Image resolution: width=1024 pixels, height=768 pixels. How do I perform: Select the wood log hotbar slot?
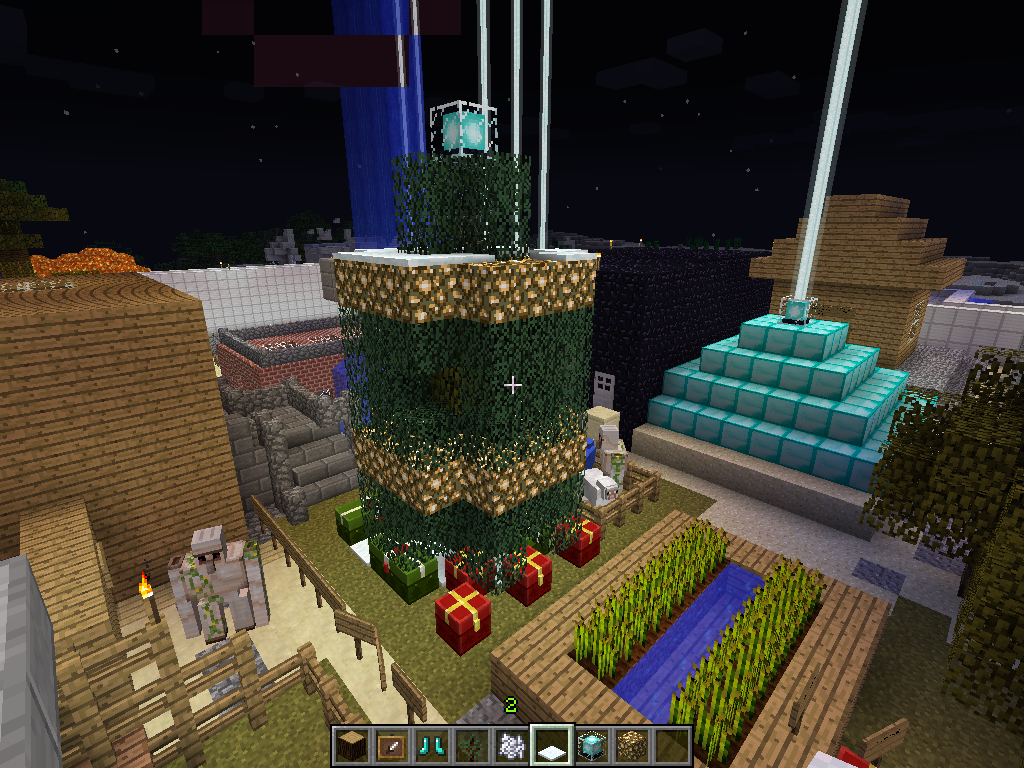pyautogui.click(x=353, y=745)
